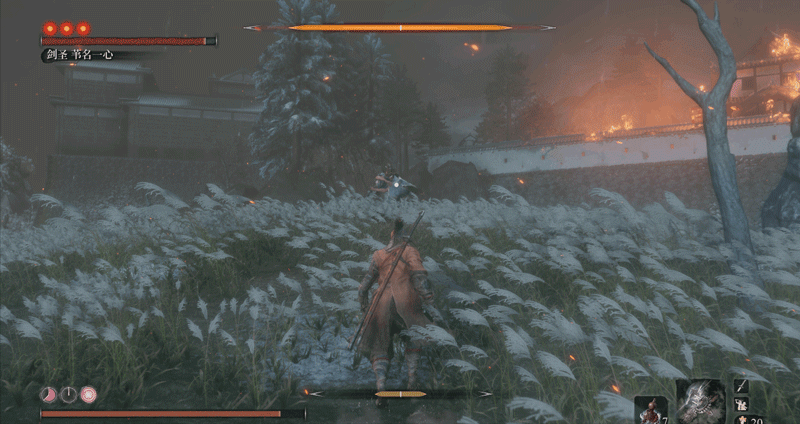Screen dimensions: 800x424
Task: Click the katana sword icon
Action: click(742, 386)
